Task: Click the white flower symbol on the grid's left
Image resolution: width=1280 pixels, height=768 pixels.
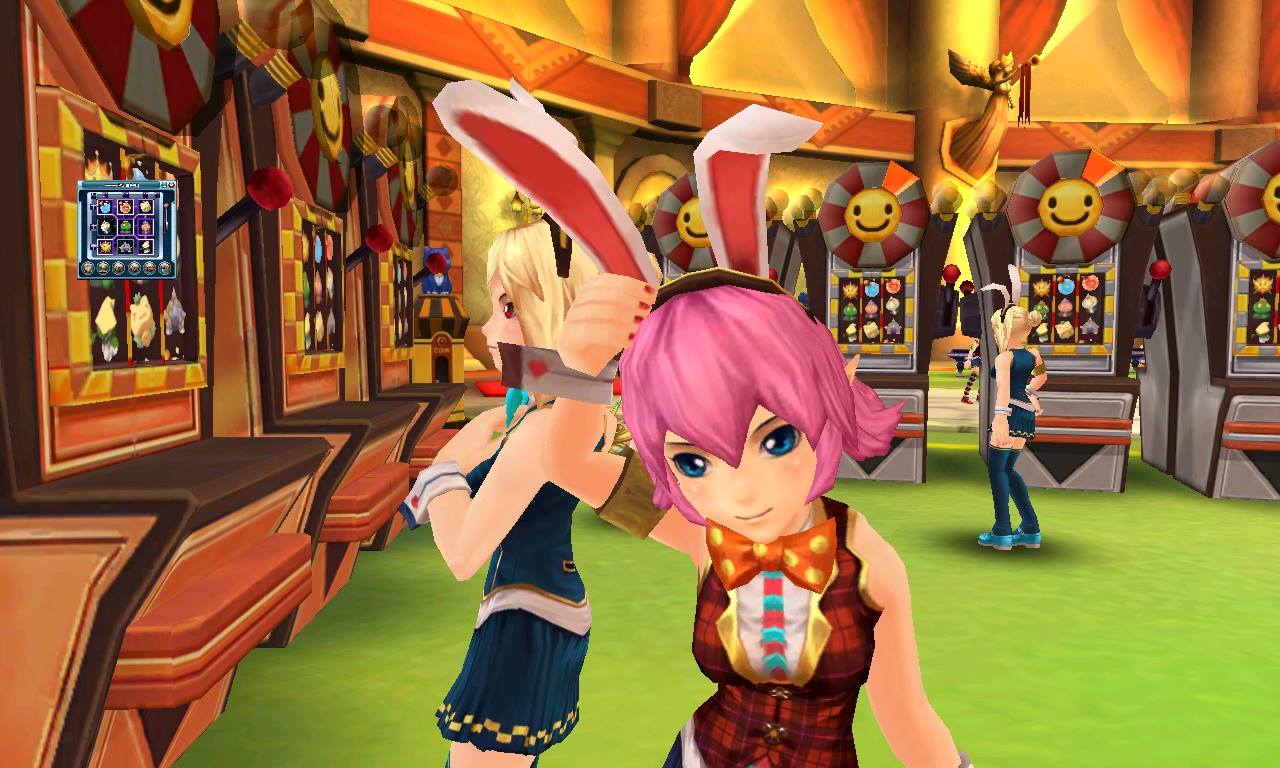Action: [104, 227]
